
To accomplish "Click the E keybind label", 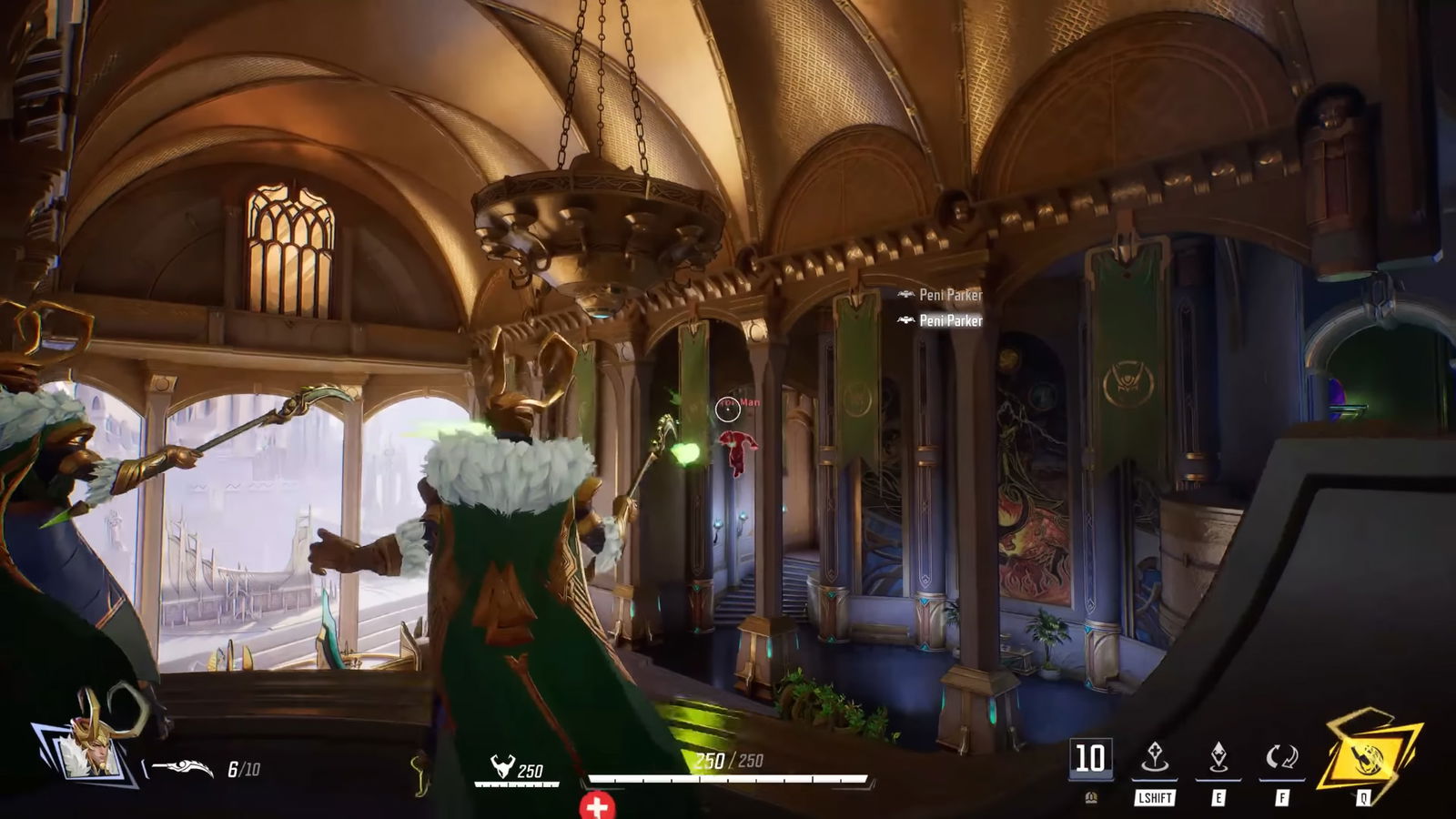I will (x=1218, y=798).
